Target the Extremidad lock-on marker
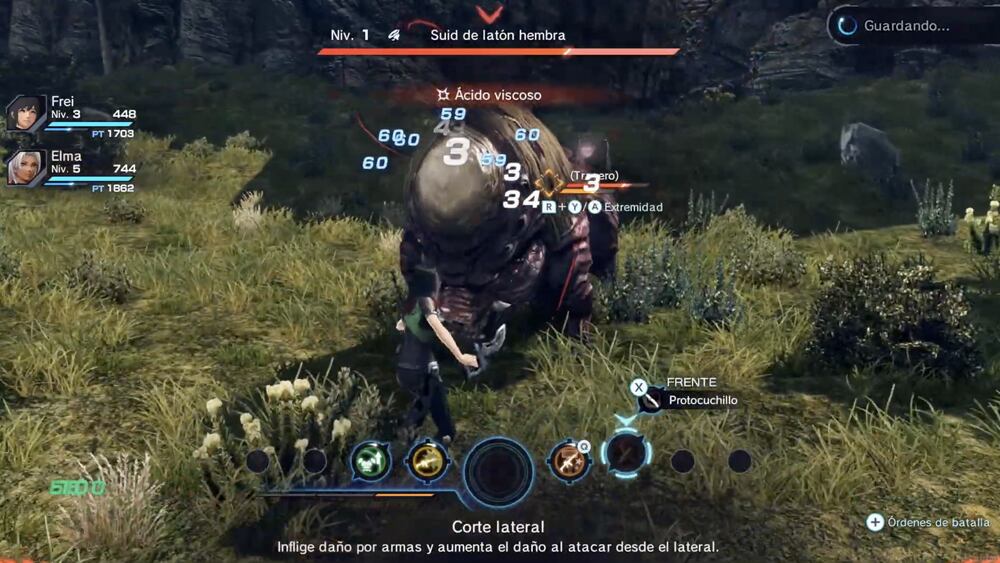The width and height of the screenshot is (1000, 563). point(548,184)
